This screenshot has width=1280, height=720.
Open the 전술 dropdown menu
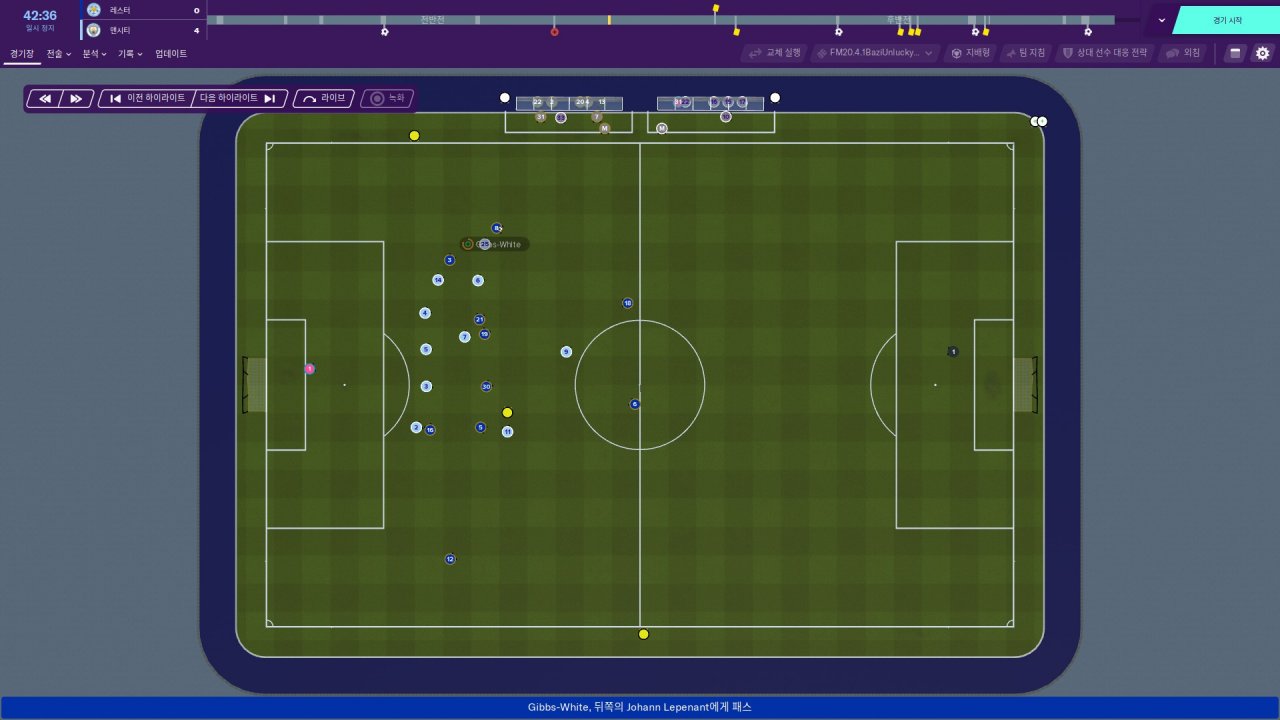[x=59, y=54]
